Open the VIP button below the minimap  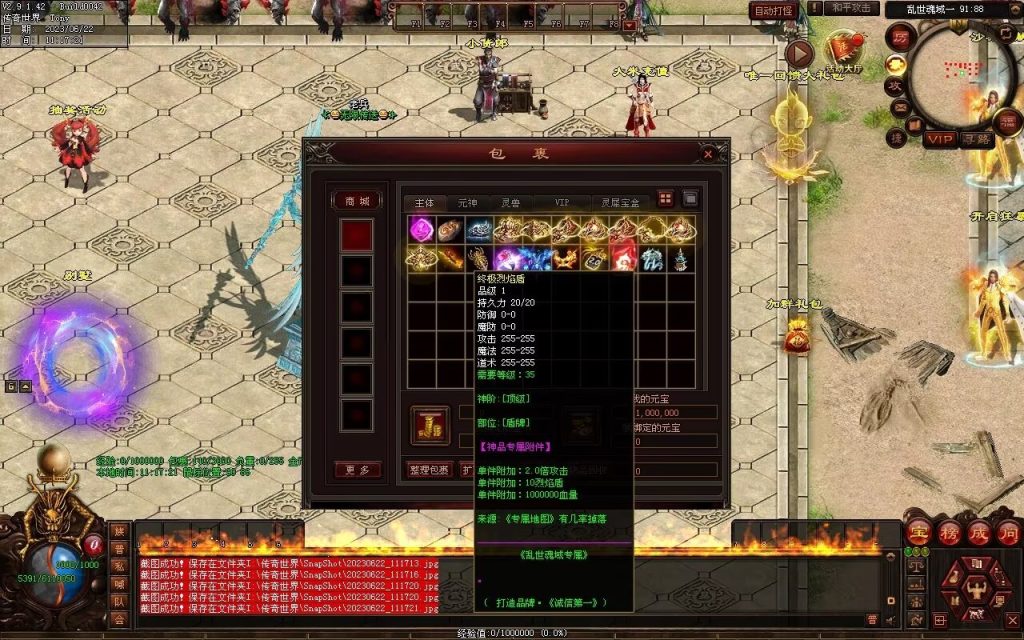click(939, 140)
